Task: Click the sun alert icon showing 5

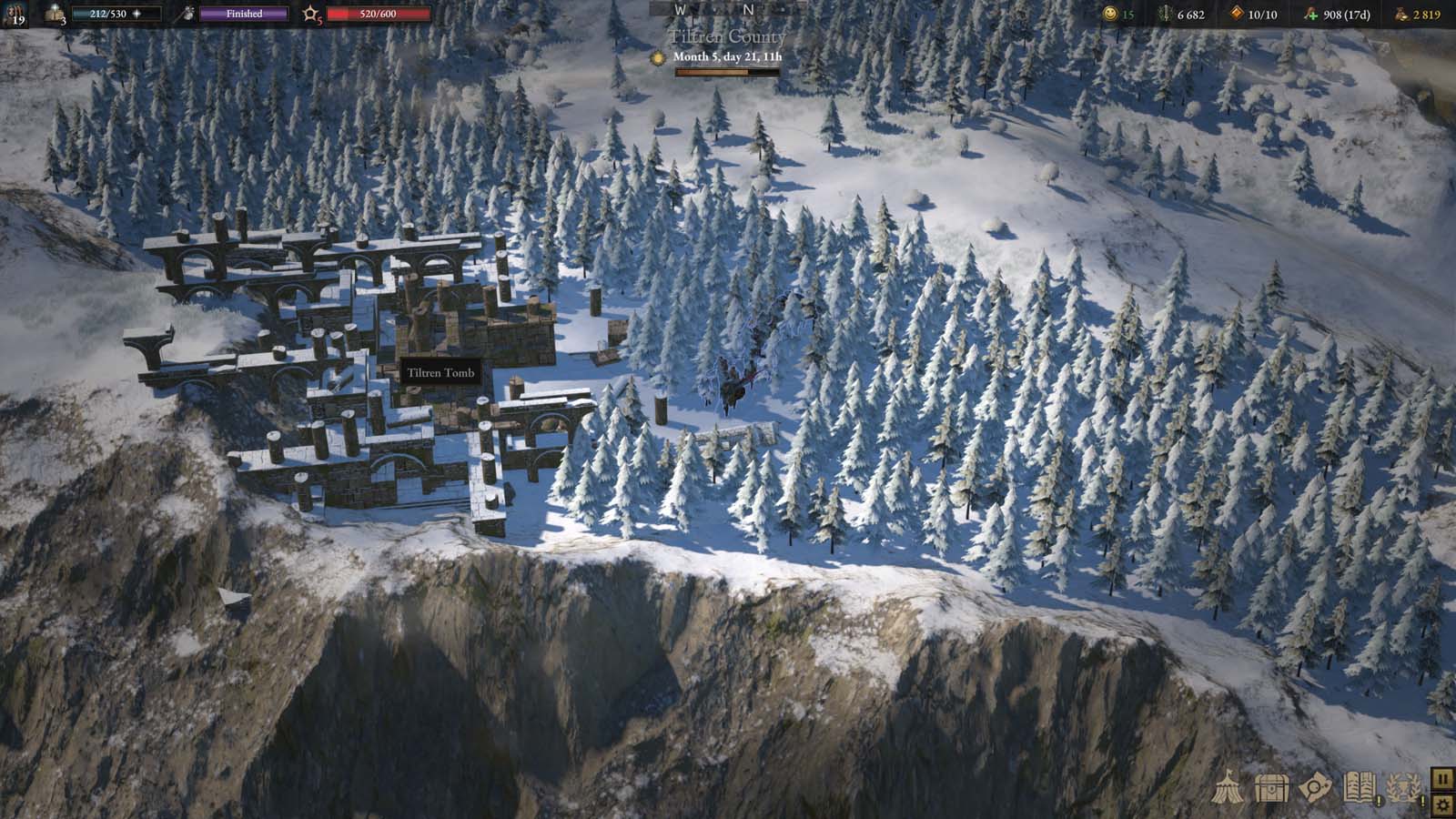Action: [311, 14]
